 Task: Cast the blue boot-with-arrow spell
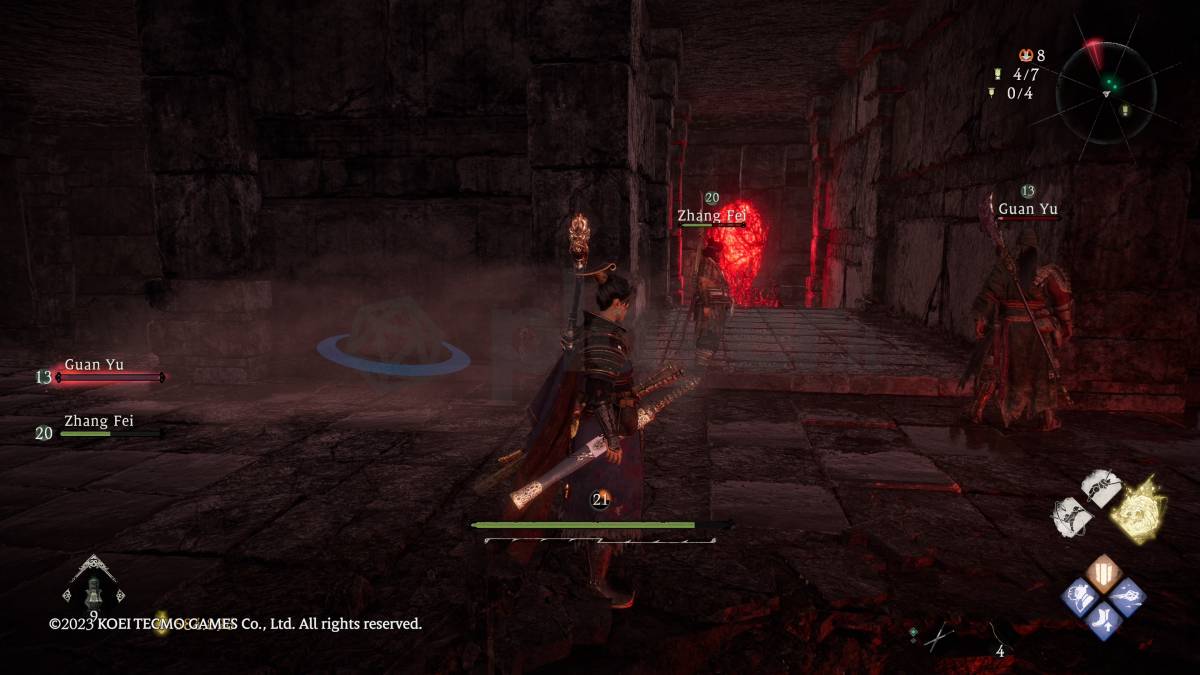coord(1104,618)
